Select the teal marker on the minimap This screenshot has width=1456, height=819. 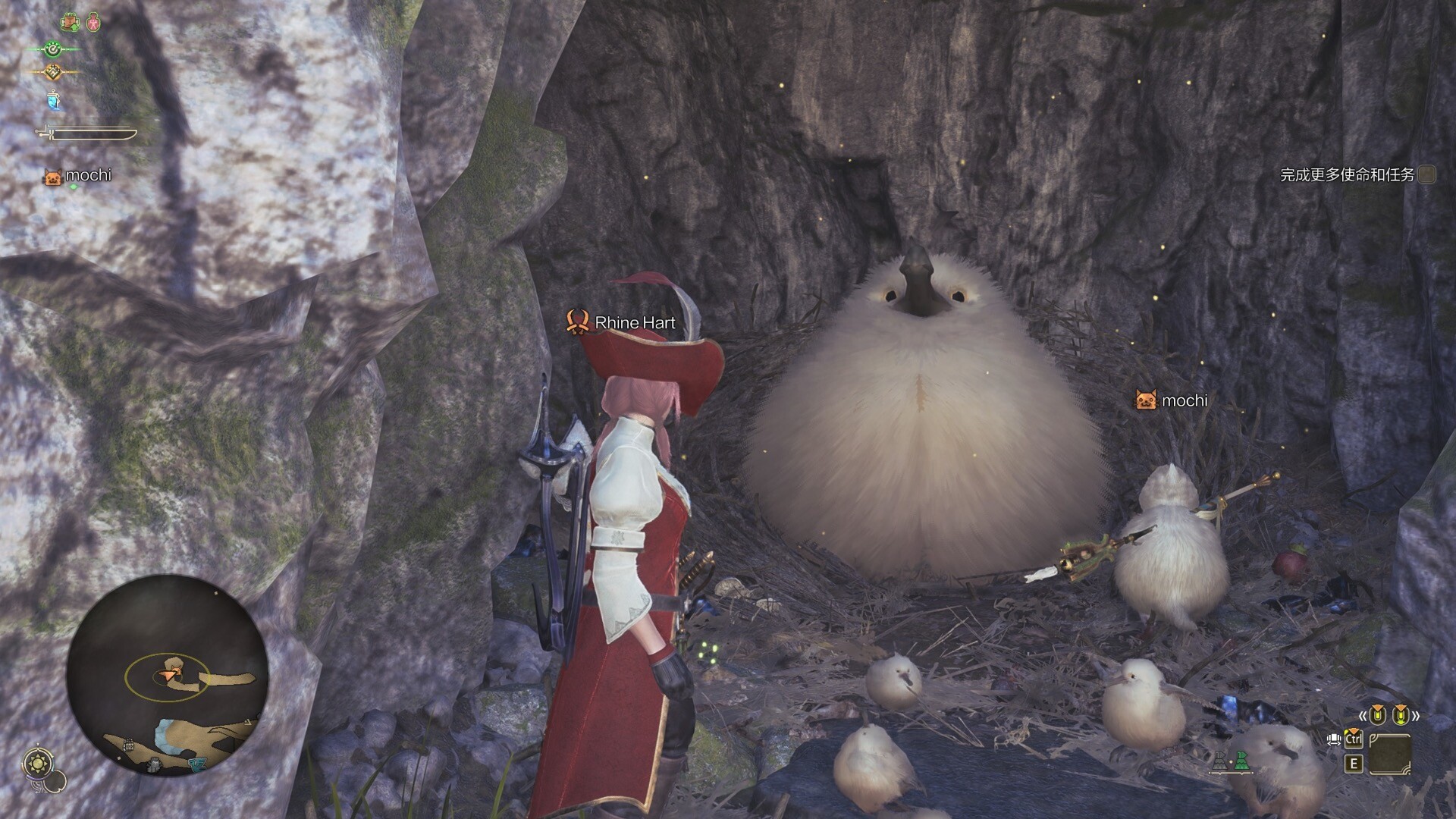[x=197, y=764]
